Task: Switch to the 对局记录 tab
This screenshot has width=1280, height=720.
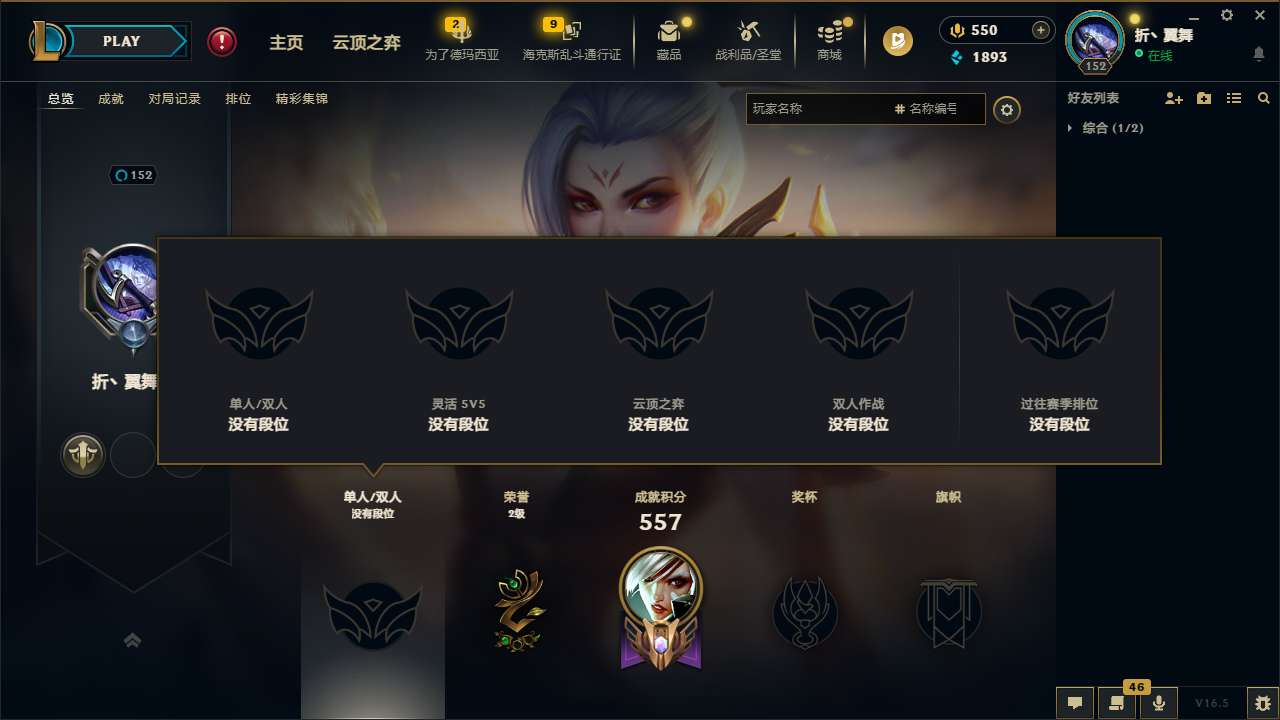Action: (175, 98)
